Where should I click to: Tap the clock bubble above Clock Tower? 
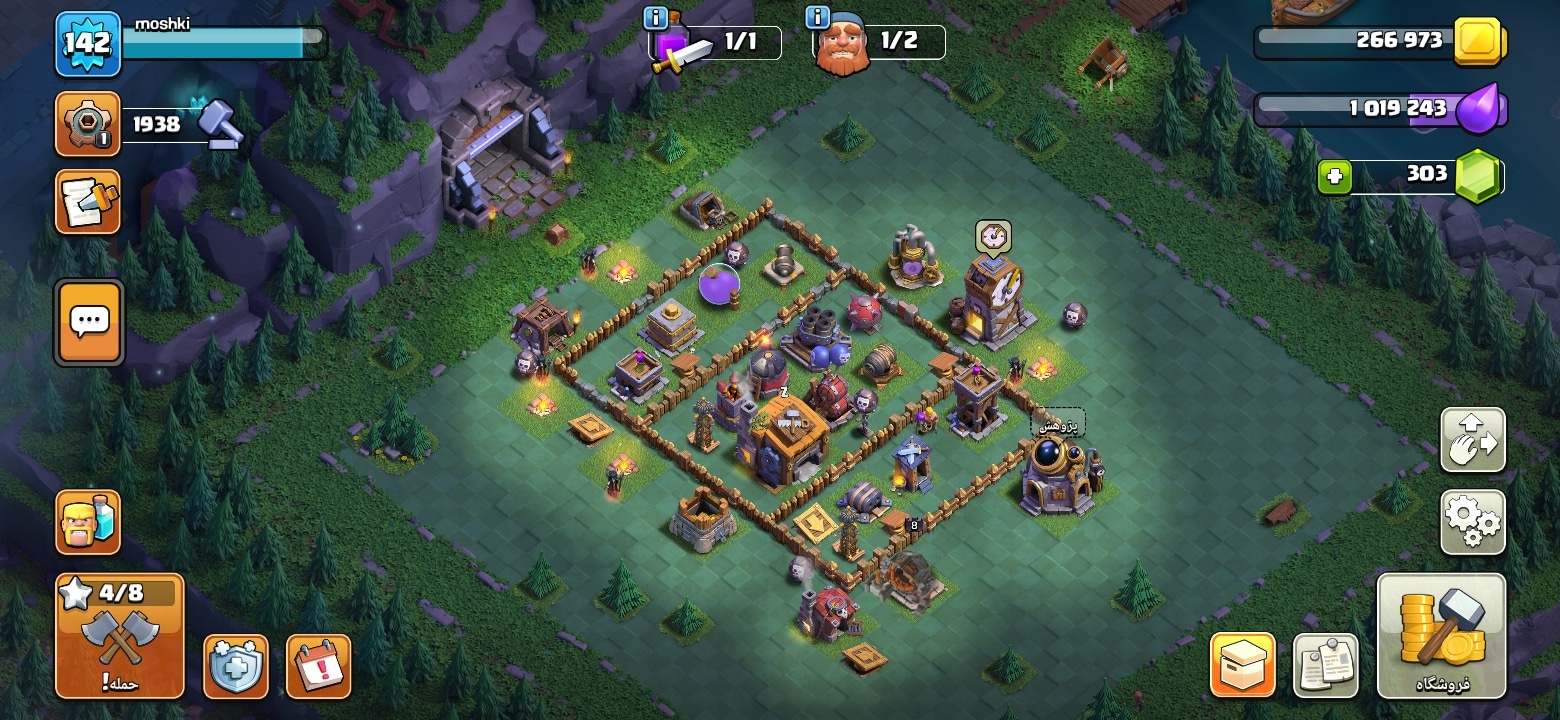coord(993,236)
